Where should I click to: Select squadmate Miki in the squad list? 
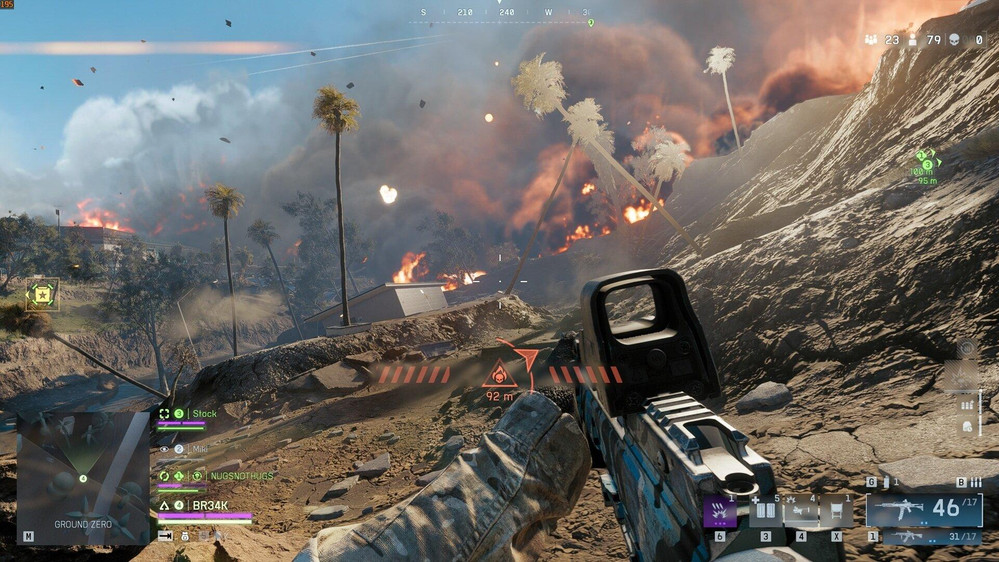(198, 449)
